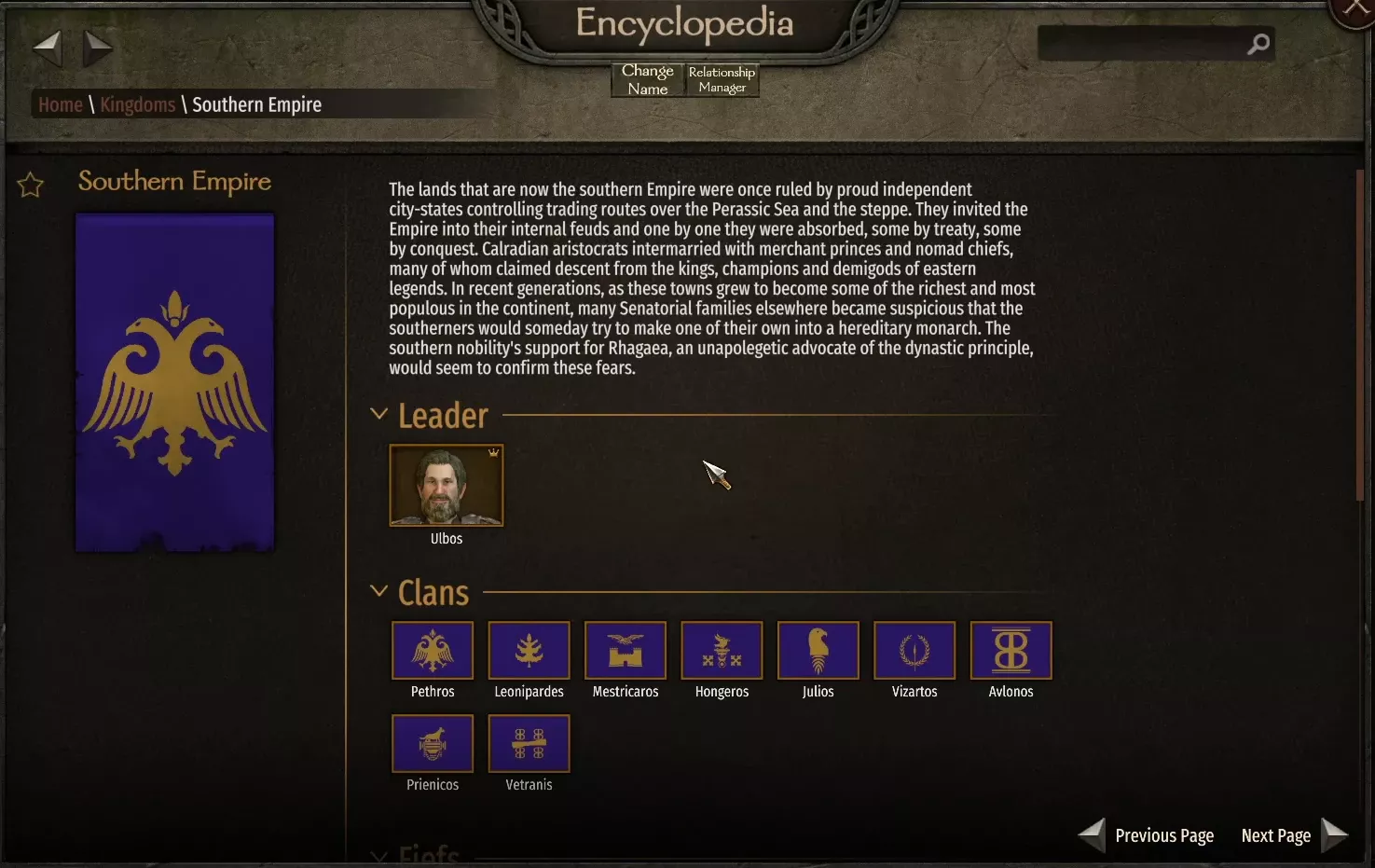Viewport: 1375px width, 868px height.
Task: Select the Vizartos clan banner
Action: click(x=914, y=651)
